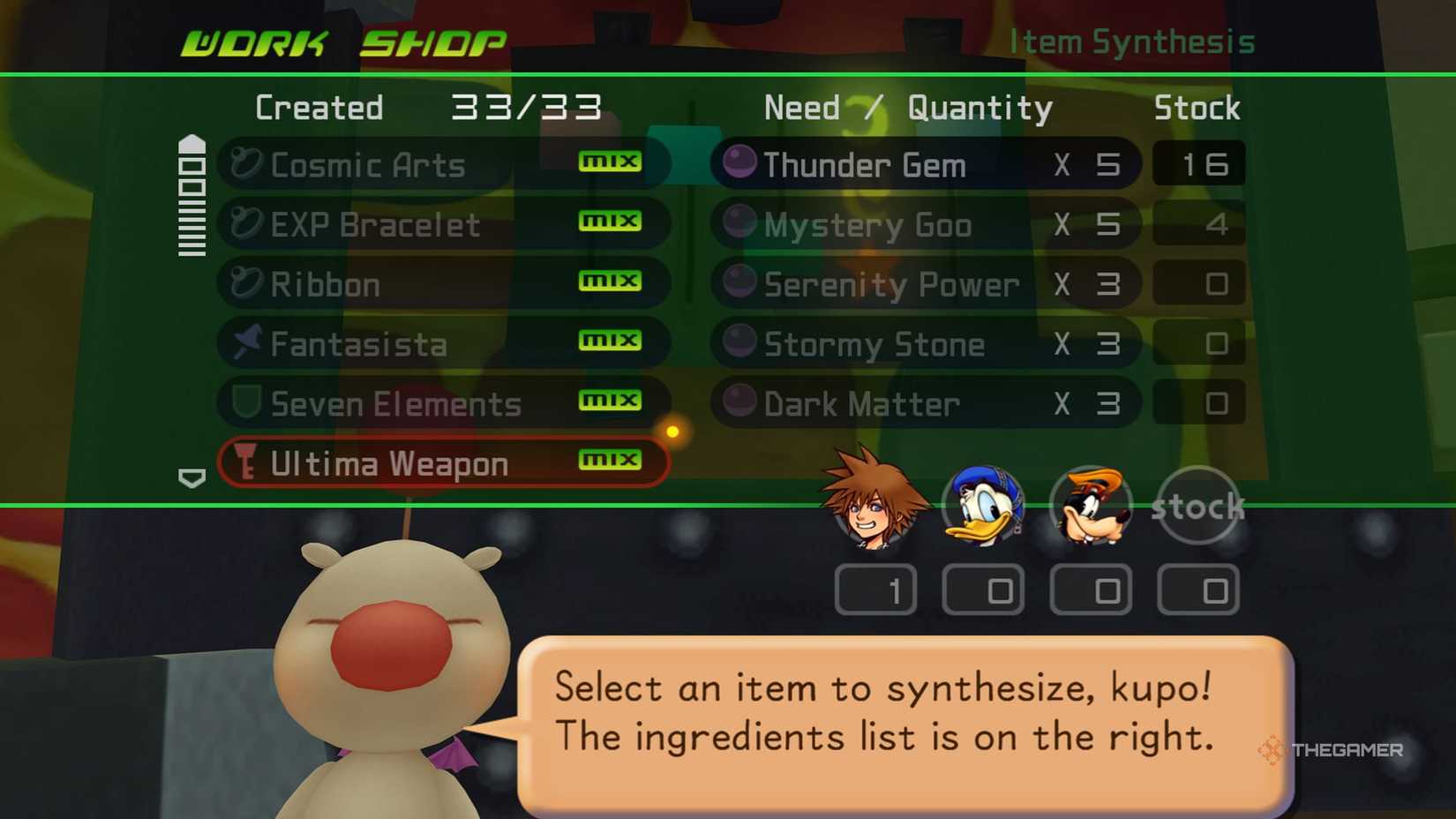Click the down scroll arrow below the list
The height and width of the screenshot is (819, 1456).
[x=190, y=479]
